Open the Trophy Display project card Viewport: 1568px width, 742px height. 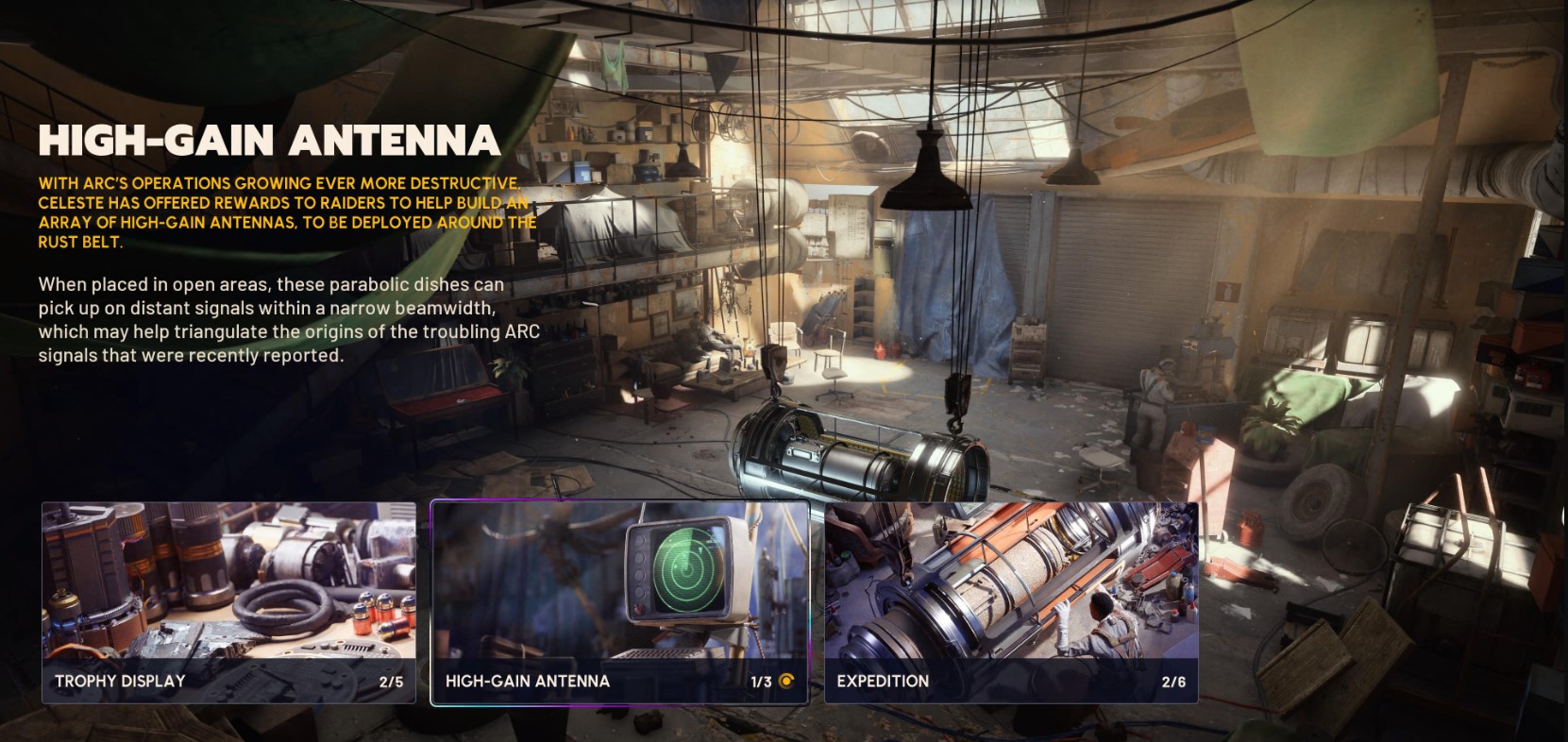coord(228,602)
